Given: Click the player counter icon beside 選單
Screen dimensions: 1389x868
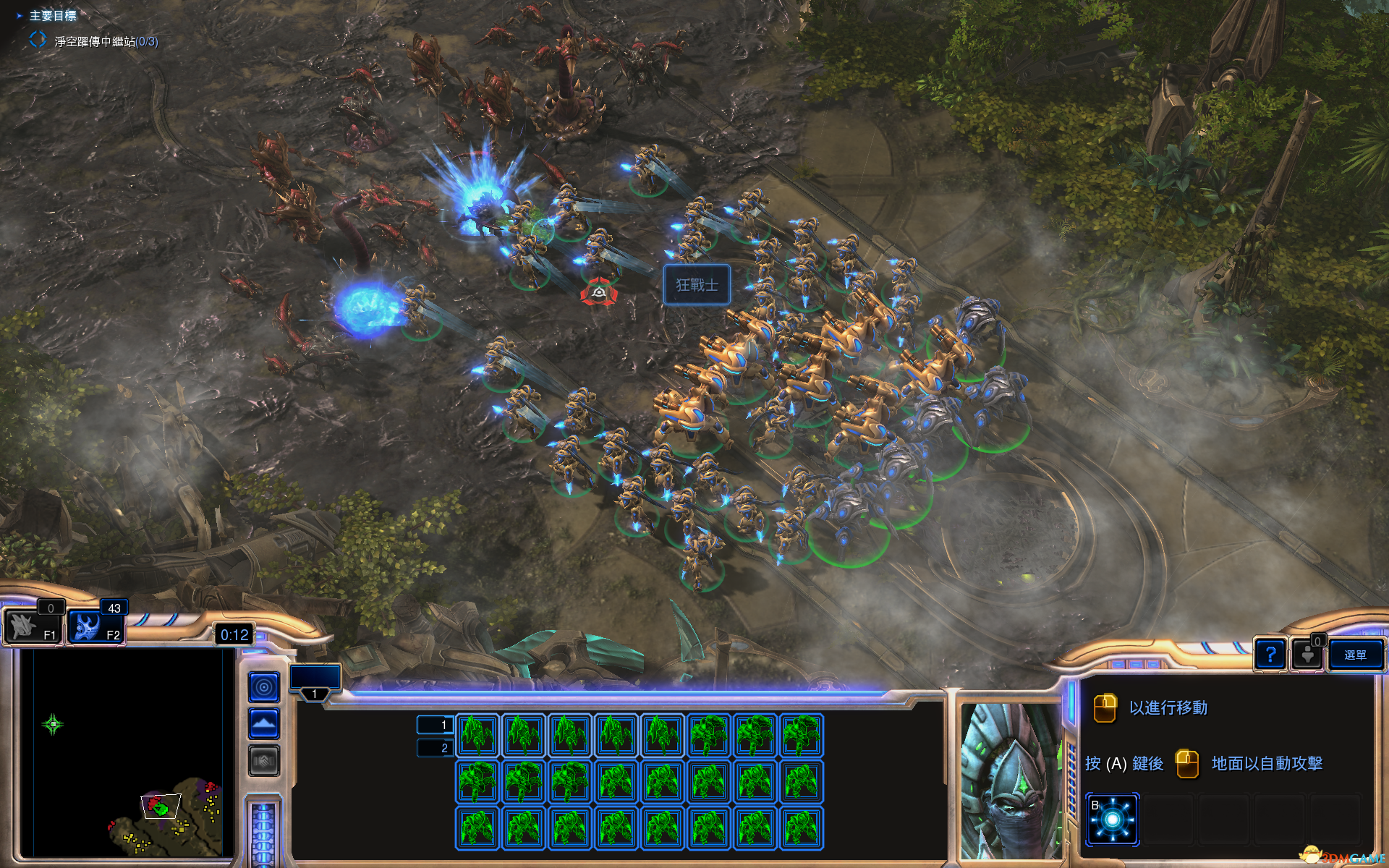Looking at the screenshot, I should 1308,655.
